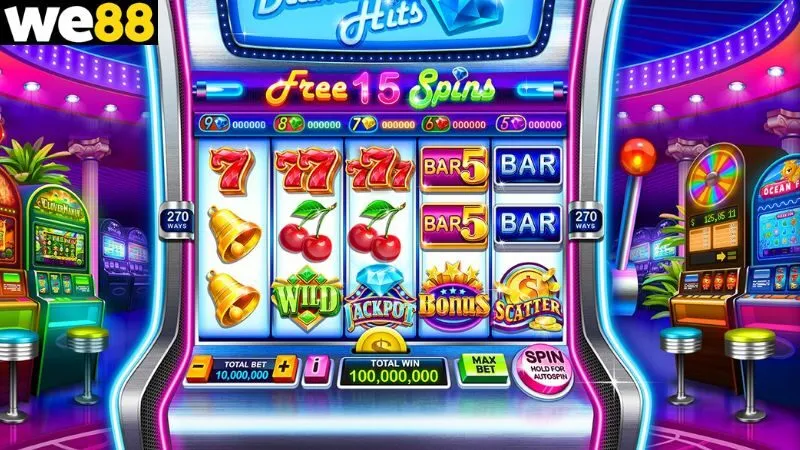Click the WE88 logo
This screenshot has width=800, height=450.
pyautogui.click(x=79, y=22)
